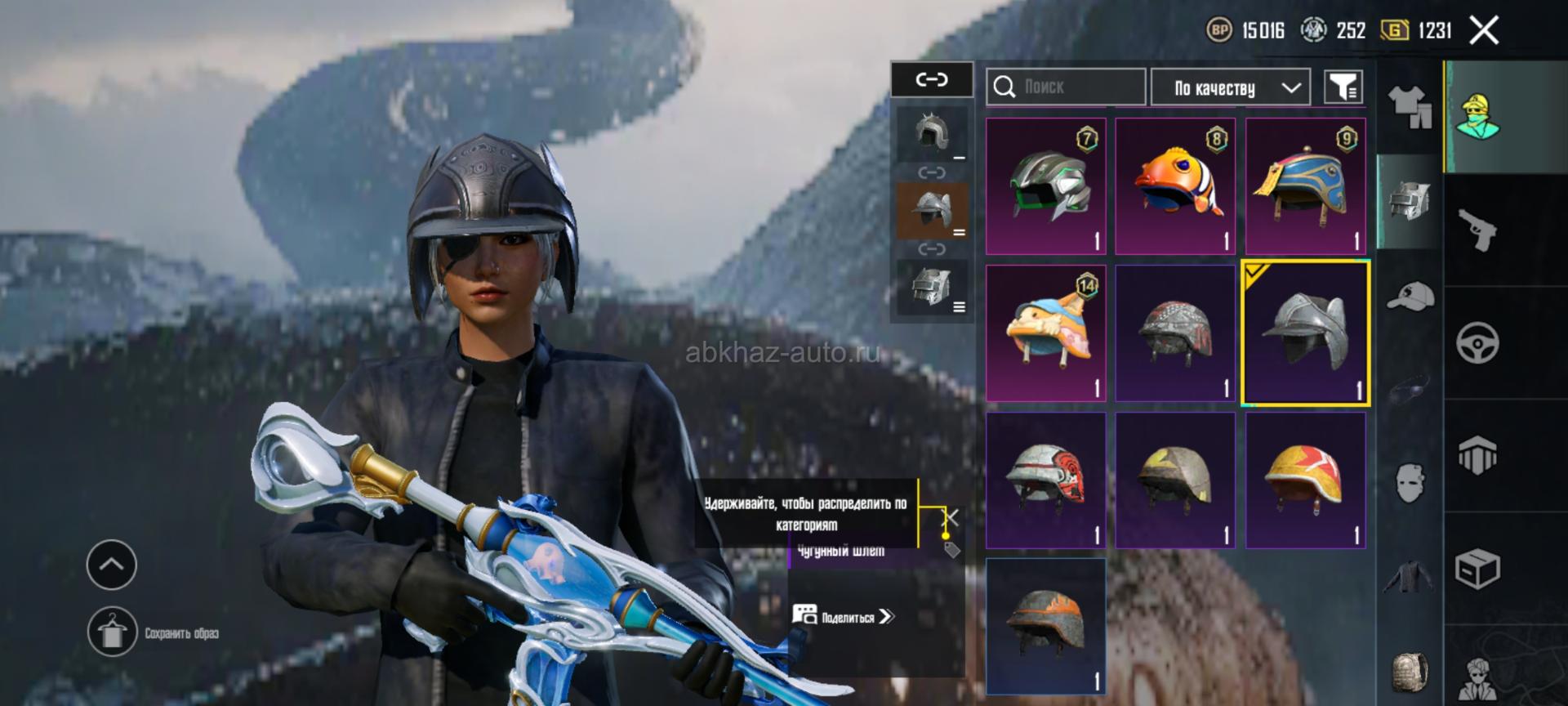Switch to the pistol weapons tab

point(1477,230)
